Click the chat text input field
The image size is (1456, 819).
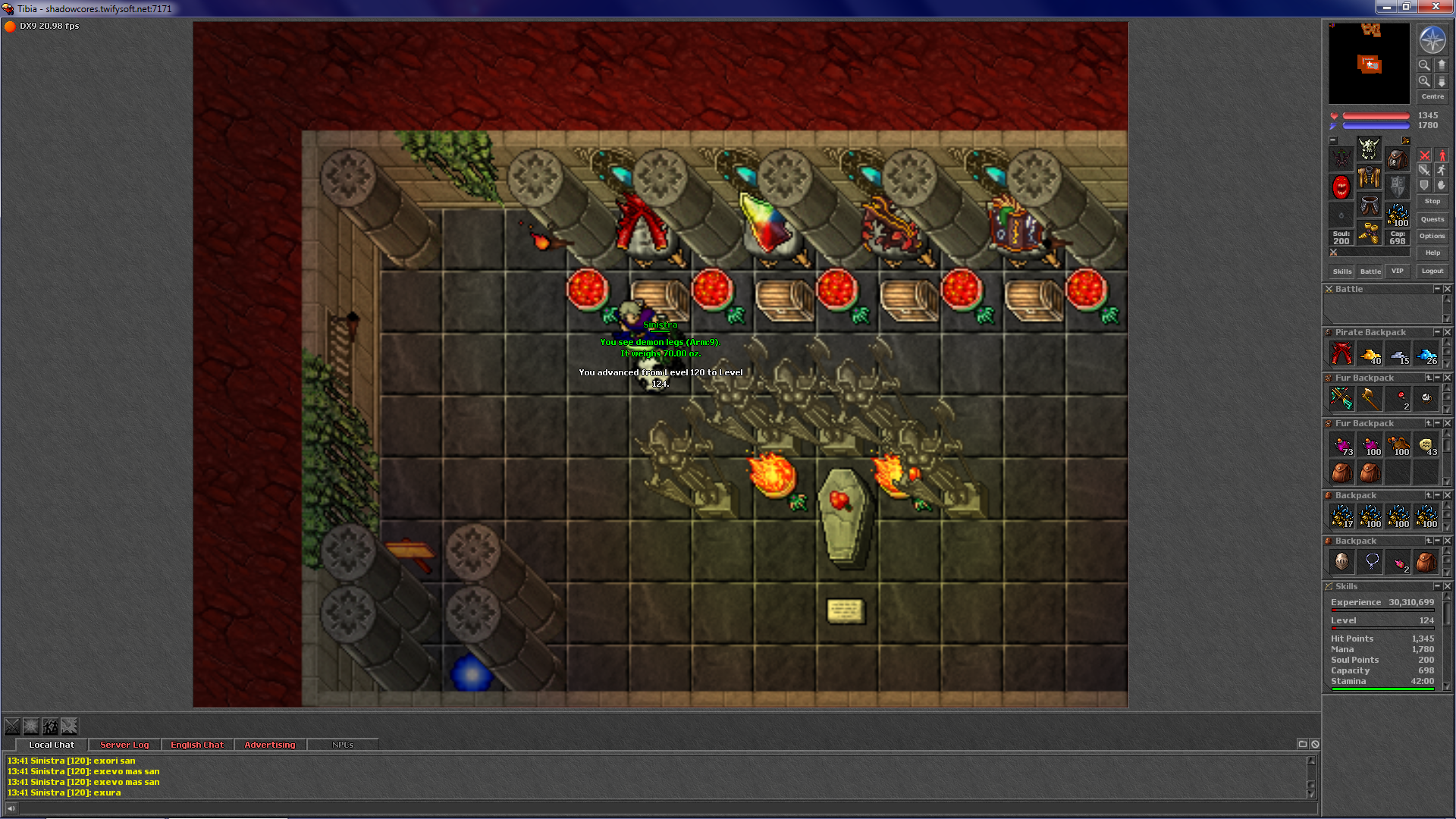coord(660,808)
